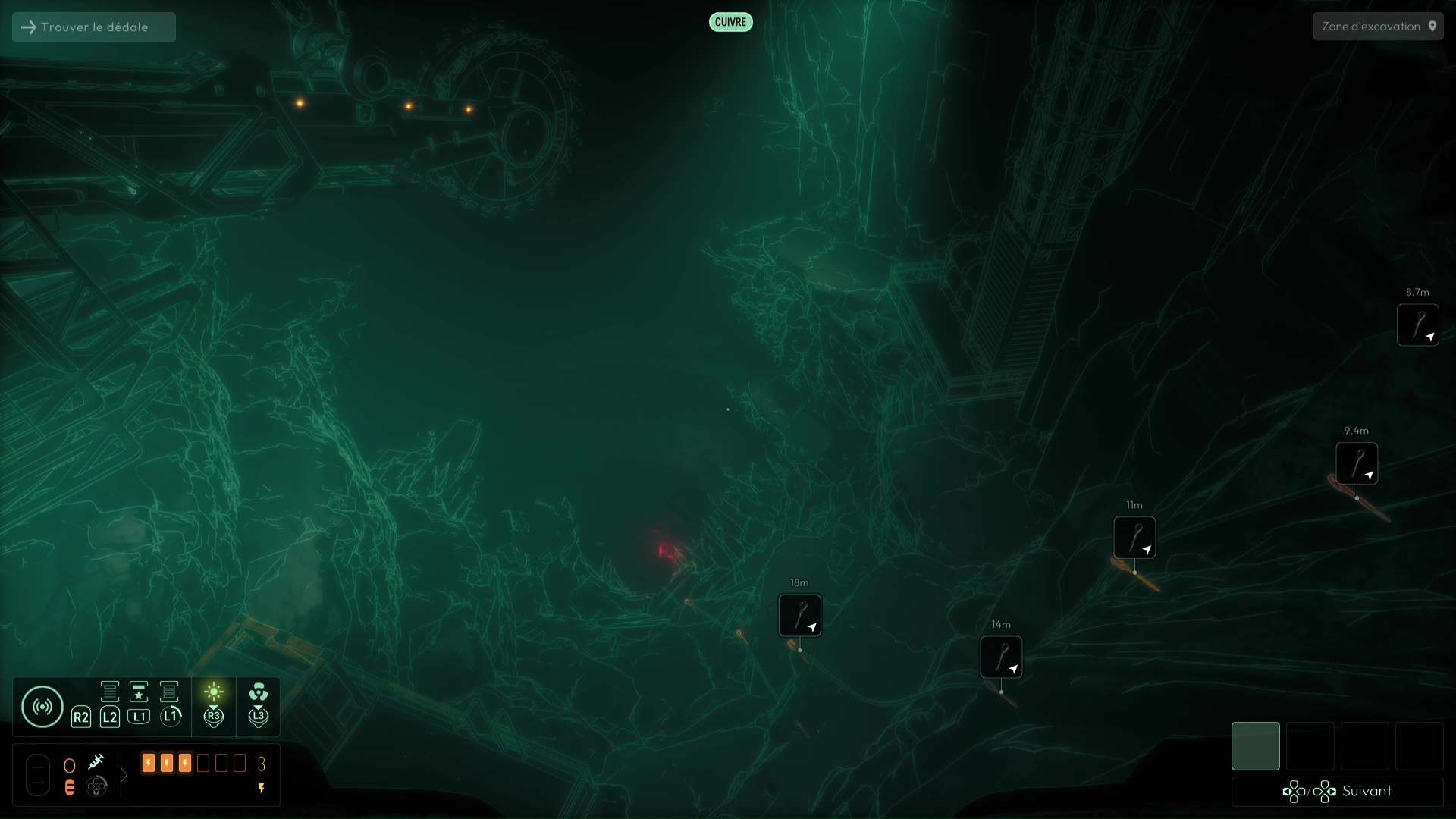Switch to the highlighted first inventory slot
Viewport: 1456px width, 819px height.
(1256, 746)
